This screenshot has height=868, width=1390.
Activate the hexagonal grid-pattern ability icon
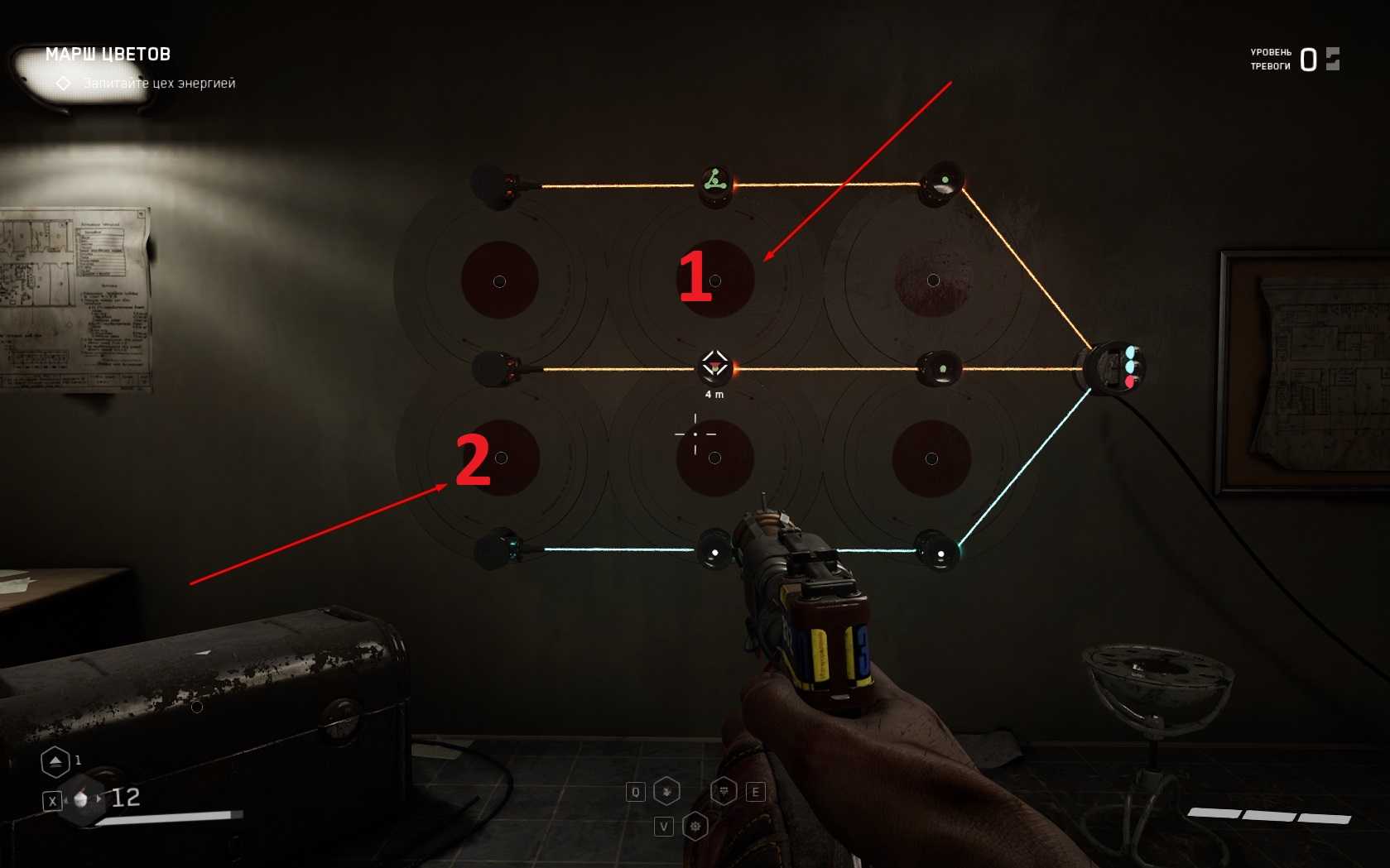[x=724, y=792]
